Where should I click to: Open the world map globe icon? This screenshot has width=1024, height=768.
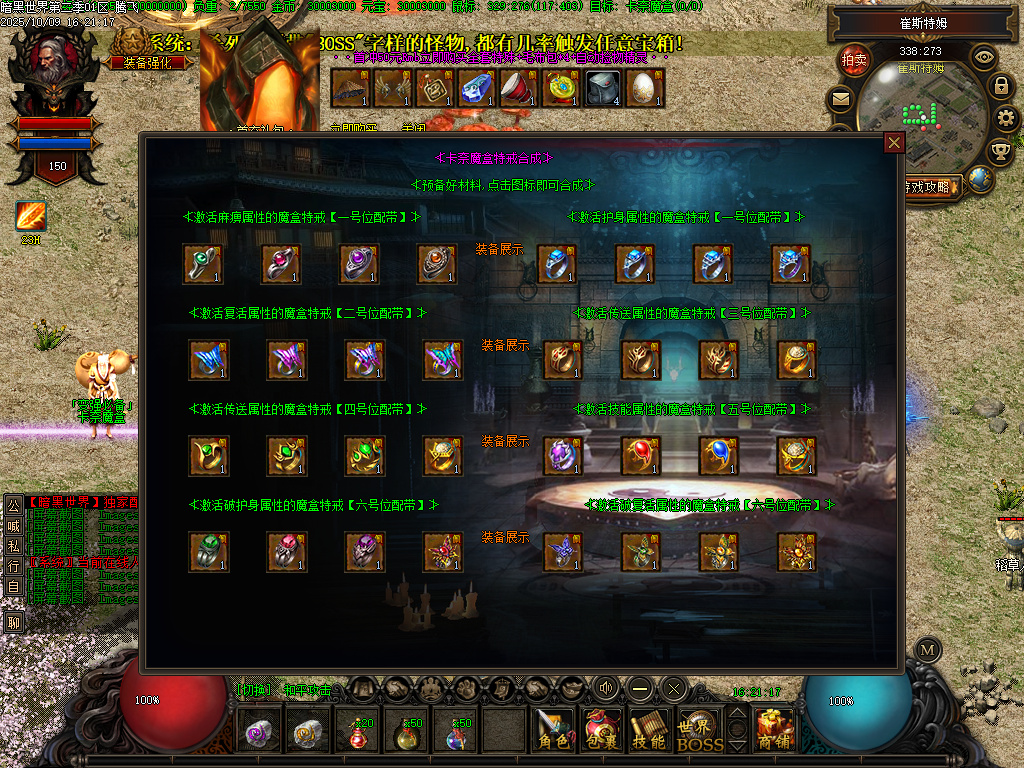coord(981,180)
